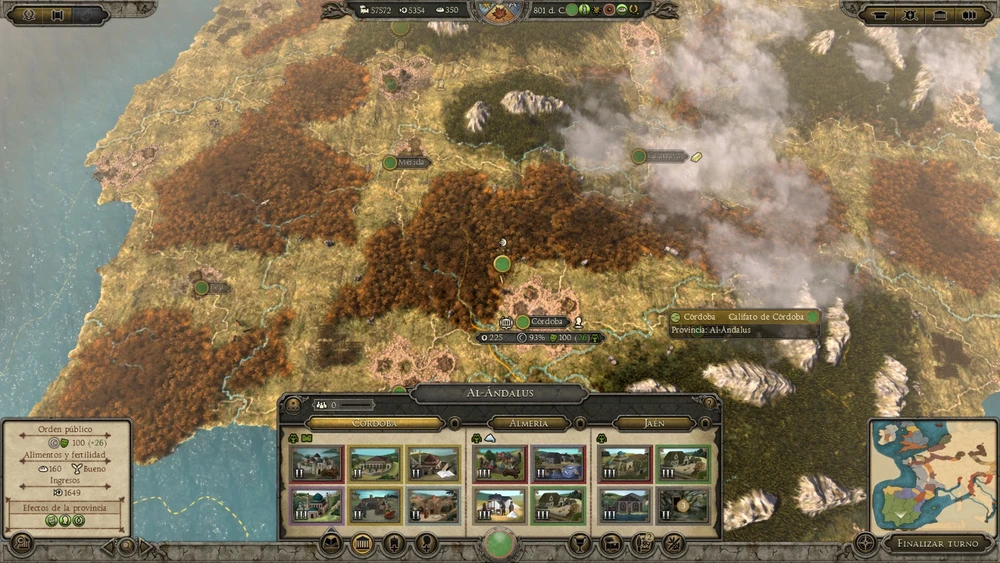Select the first building slot in Almería
This screenshot has width=1000, height=563.
499,463
